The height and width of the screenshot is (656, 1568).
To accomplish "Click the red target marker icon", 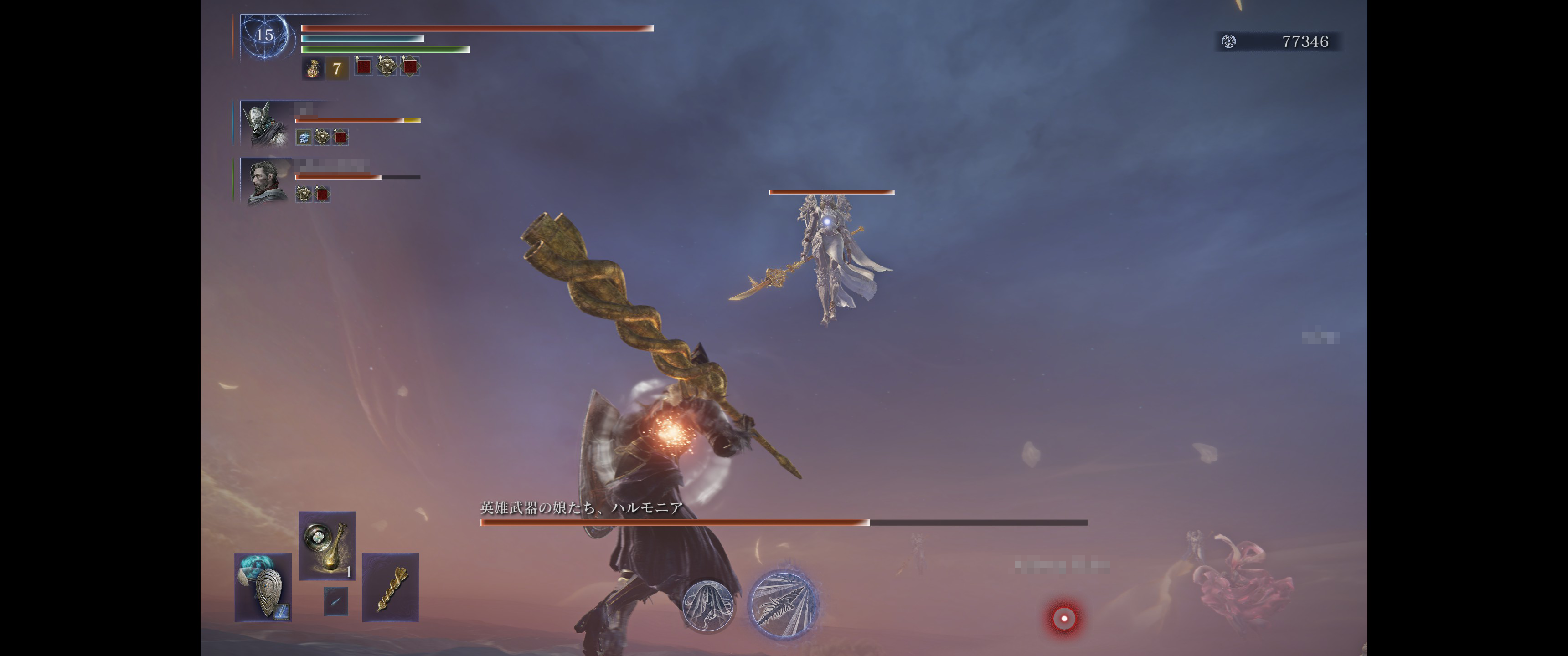I will [1064, 618].
